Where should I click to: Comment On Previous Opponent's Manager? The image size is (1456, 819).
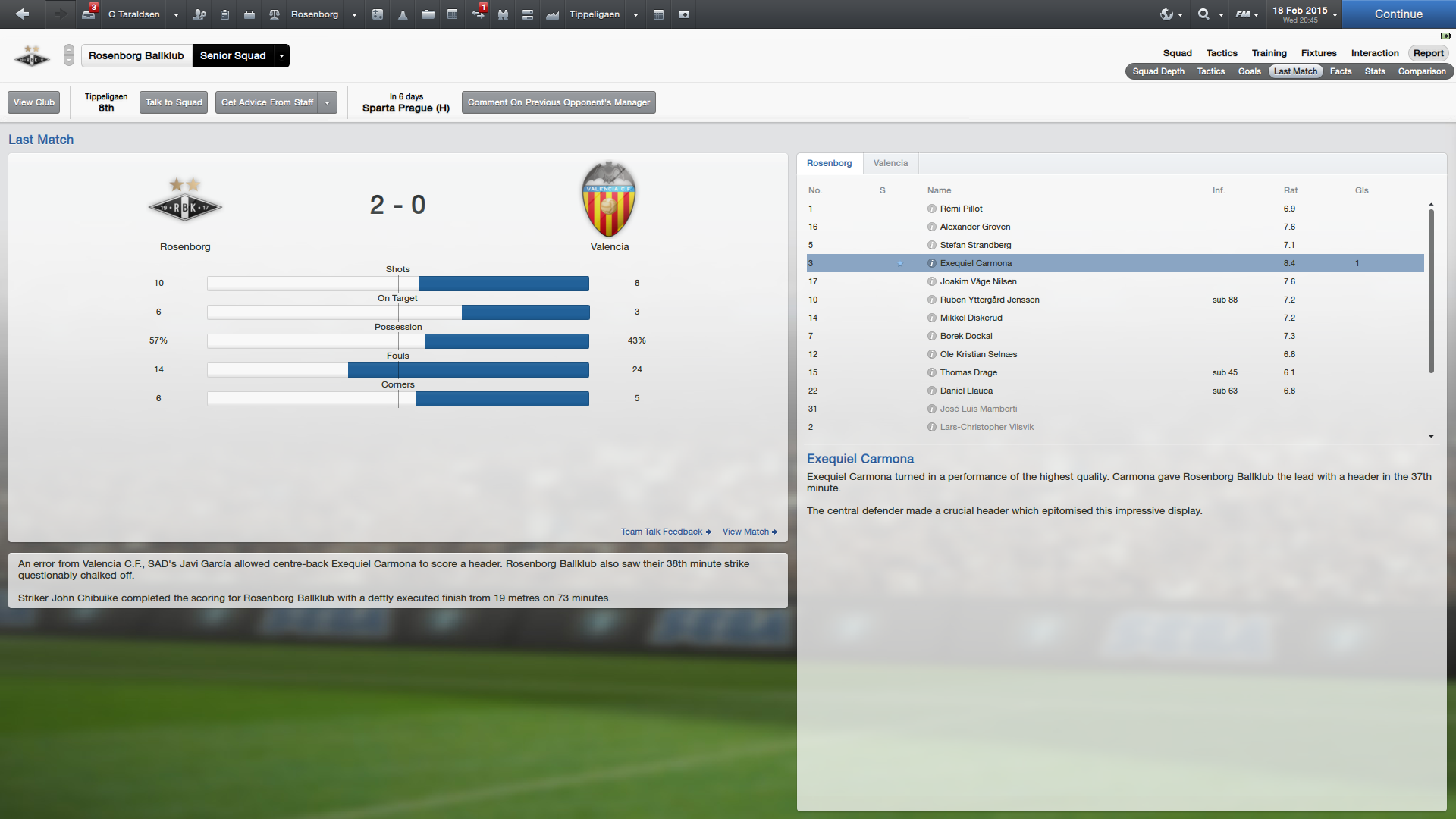558,102
